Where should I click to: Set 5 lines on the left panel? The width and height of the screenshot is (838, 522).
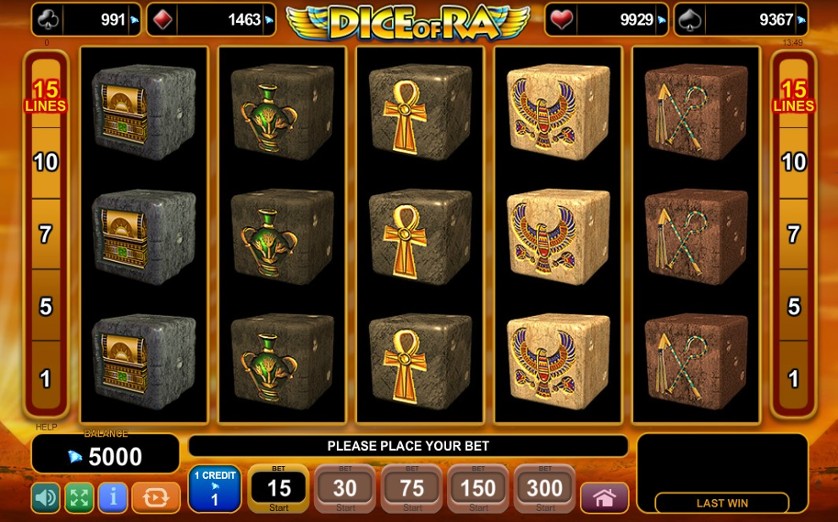tap(45, 307)
